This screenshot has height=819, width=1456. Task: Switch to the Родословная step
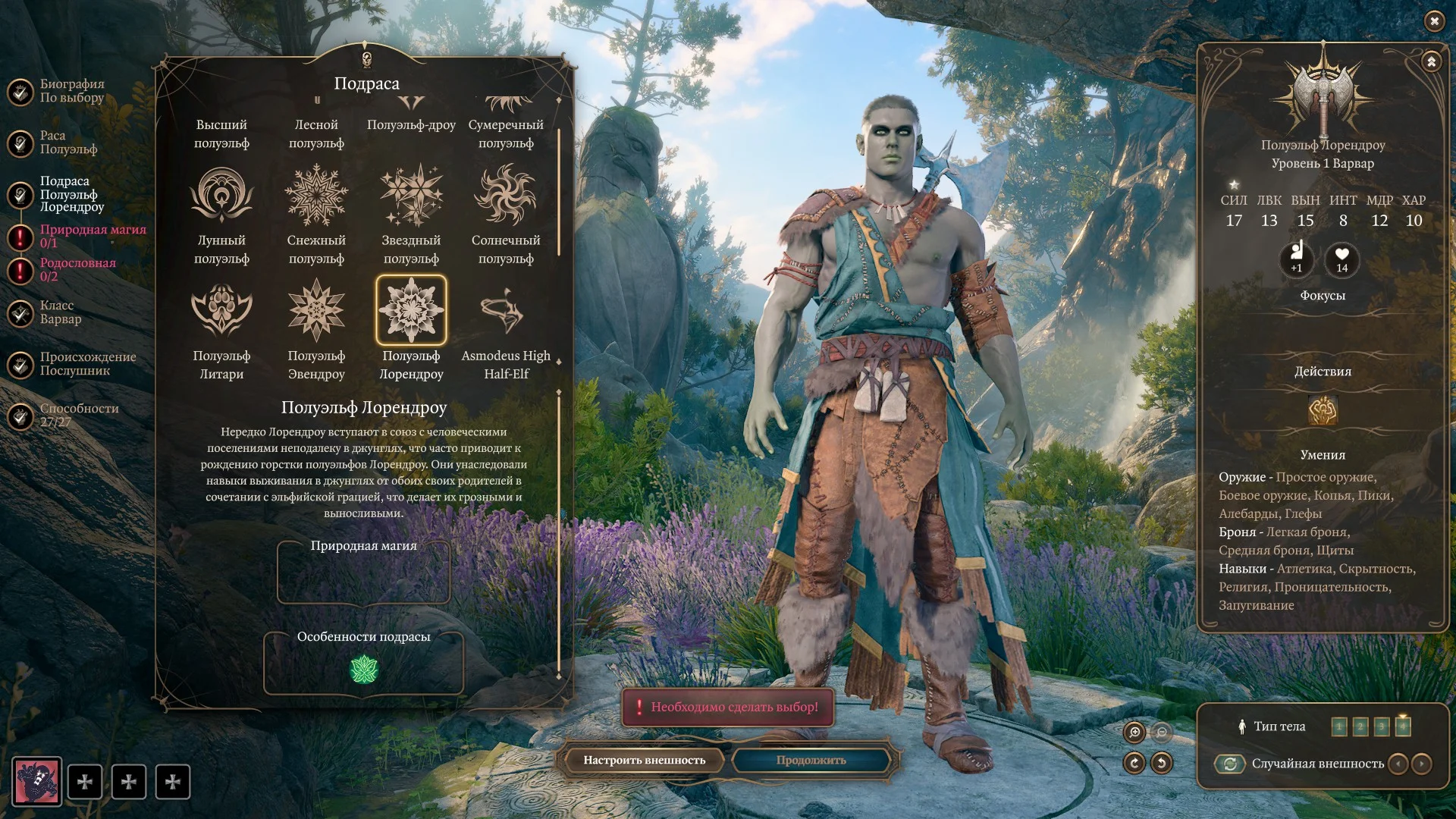click(77, 269)
